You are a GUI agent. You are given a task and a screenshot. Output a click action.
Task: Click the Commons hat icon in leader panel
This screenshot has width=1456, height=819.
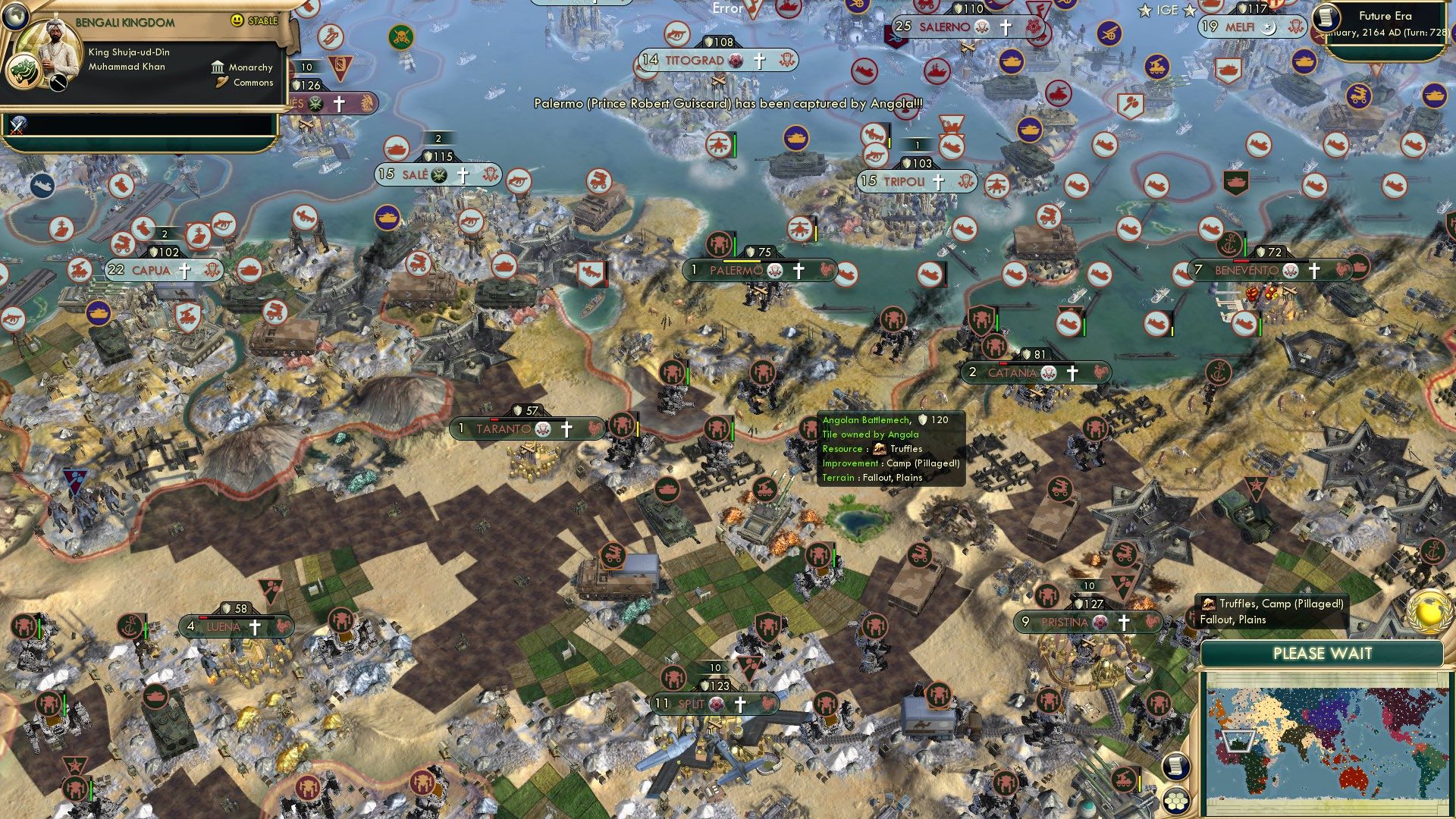(x=222, y=83)
